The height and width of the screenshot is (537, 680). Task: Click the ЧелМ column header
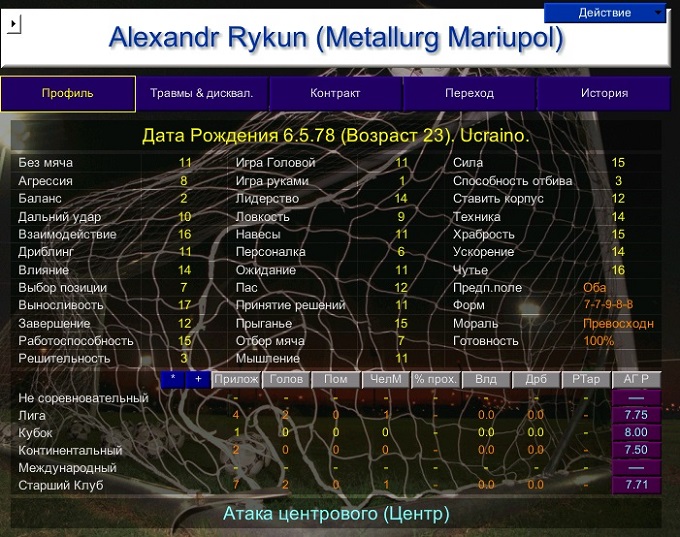pos(386,379)
